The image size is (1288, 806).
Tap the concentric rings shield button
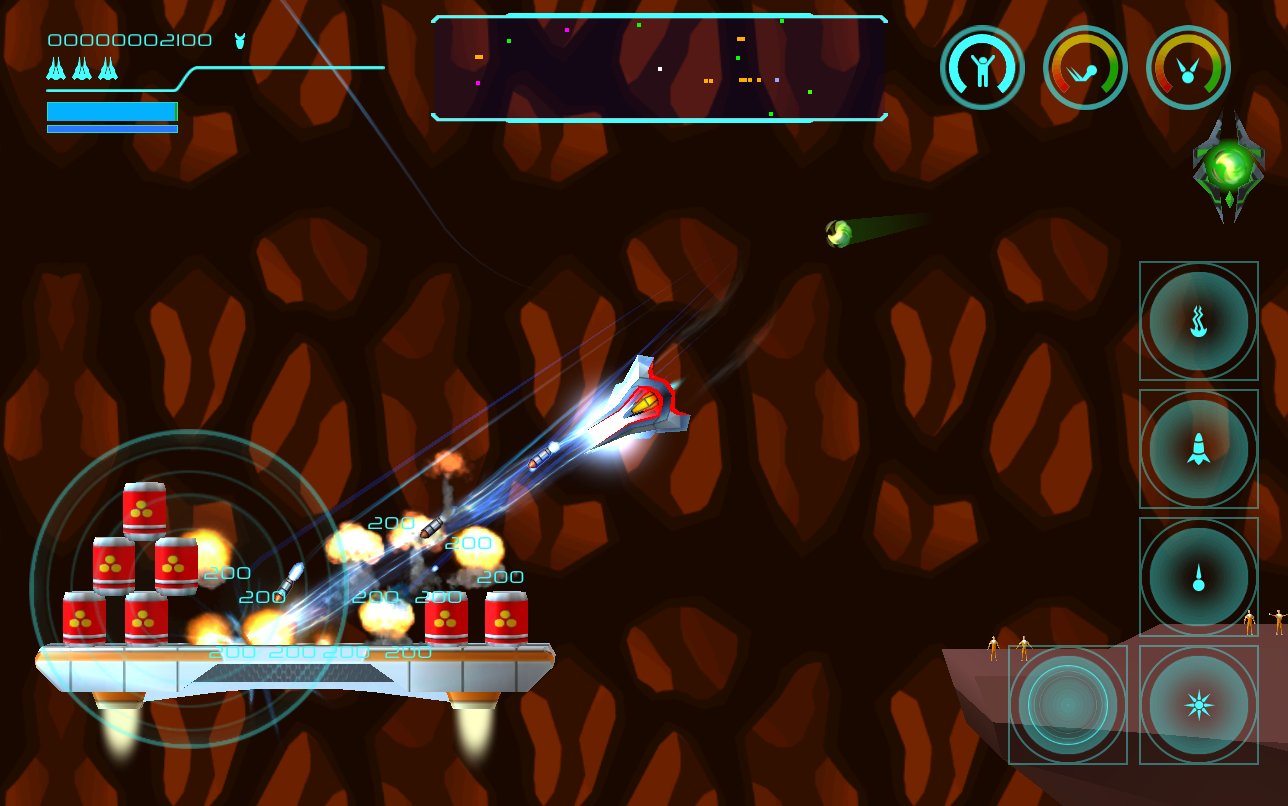(x=1068, y=705)
